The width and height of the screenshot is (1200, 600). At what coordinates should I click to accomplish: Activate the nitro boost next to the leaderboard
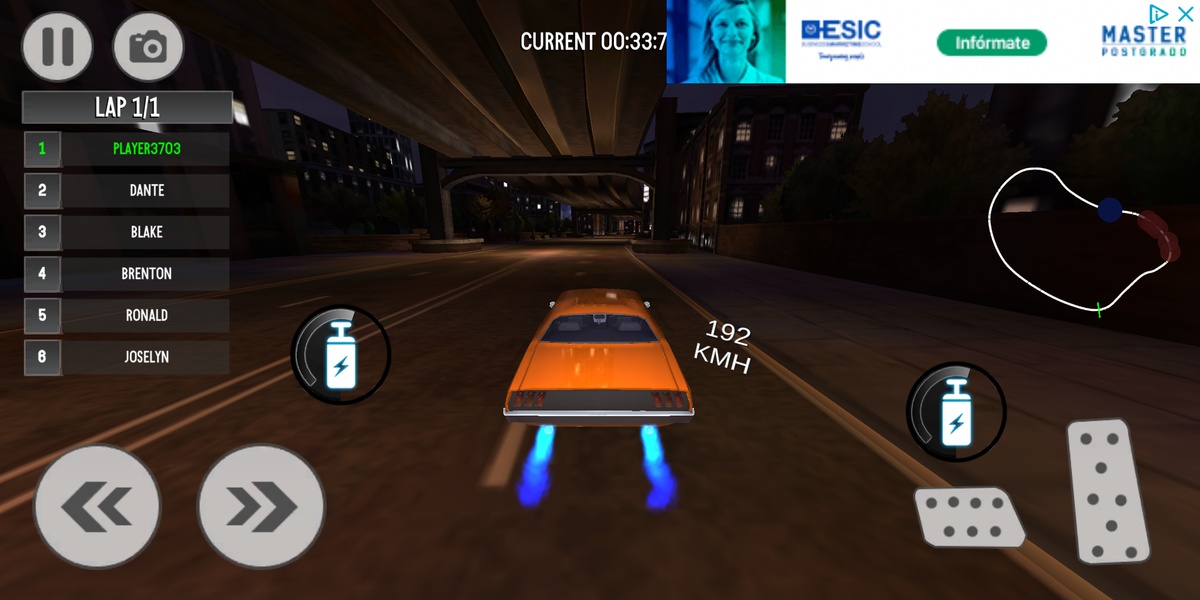coord(340,355)
